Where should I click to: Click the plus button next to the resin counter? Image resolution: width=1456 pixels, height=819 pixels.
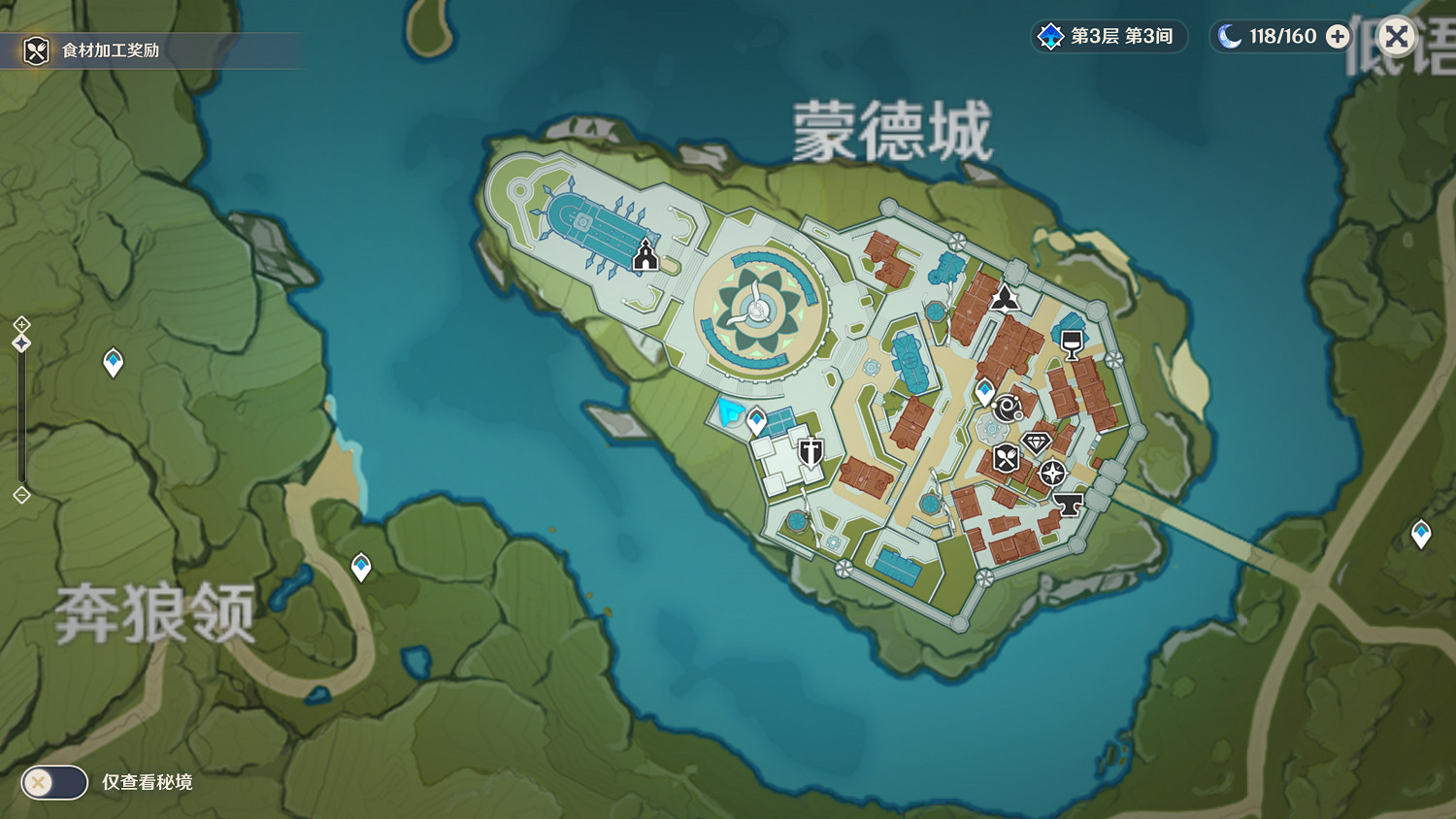pyautogui.click(x=1338, y=36)
